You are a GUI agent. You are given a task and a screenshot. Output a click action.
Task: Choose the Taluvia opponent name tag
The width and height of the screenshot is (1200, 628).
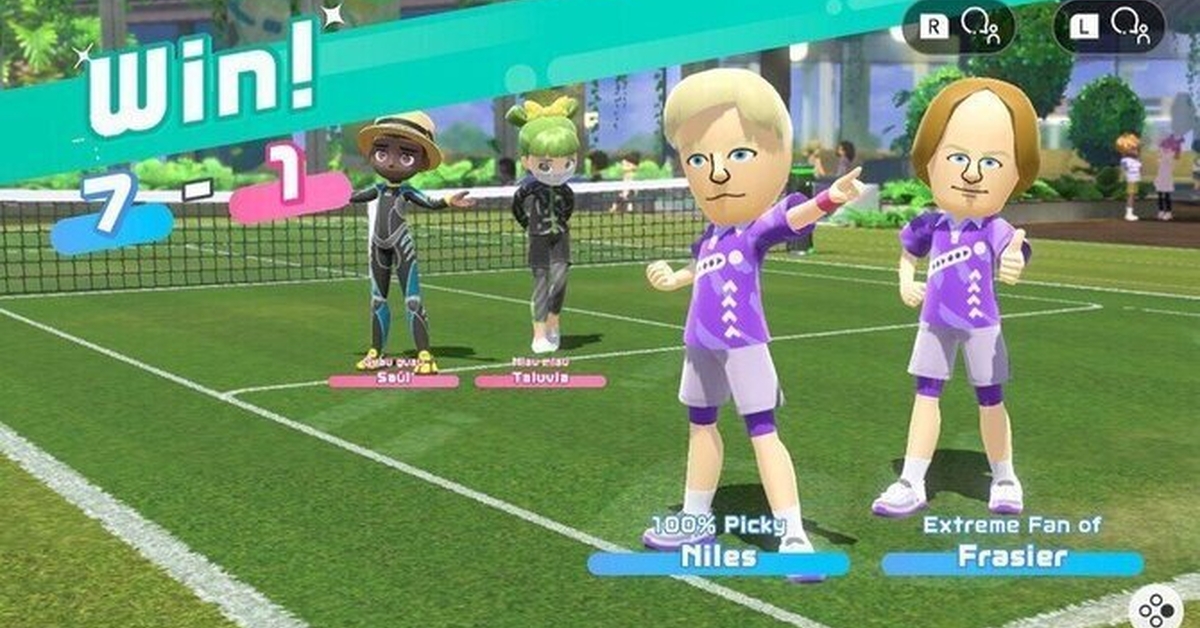tap(540, 381)
